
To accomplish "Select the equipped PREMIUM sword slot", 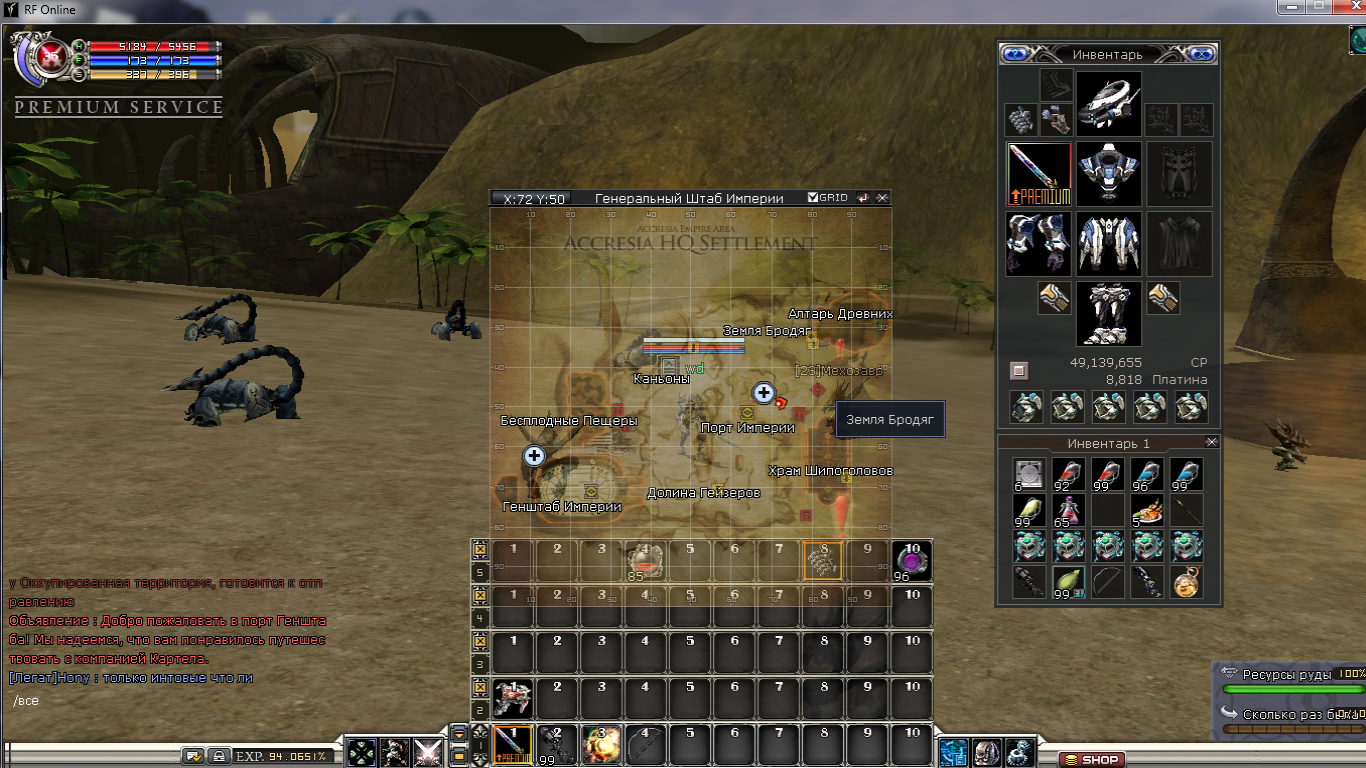I will coord(1039,173).
